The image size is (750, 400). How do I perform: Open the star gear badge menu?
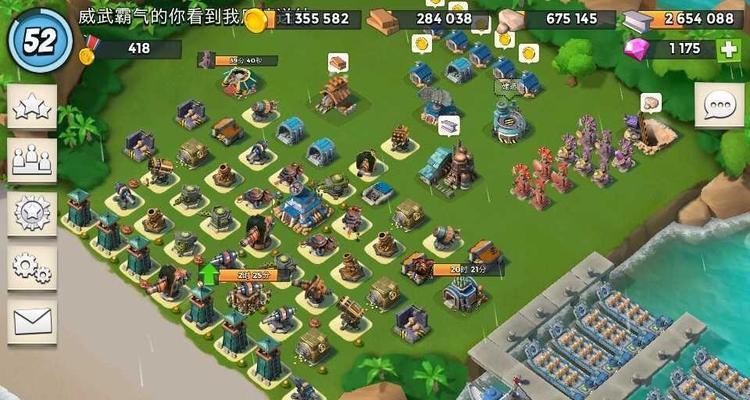point(32,212)
